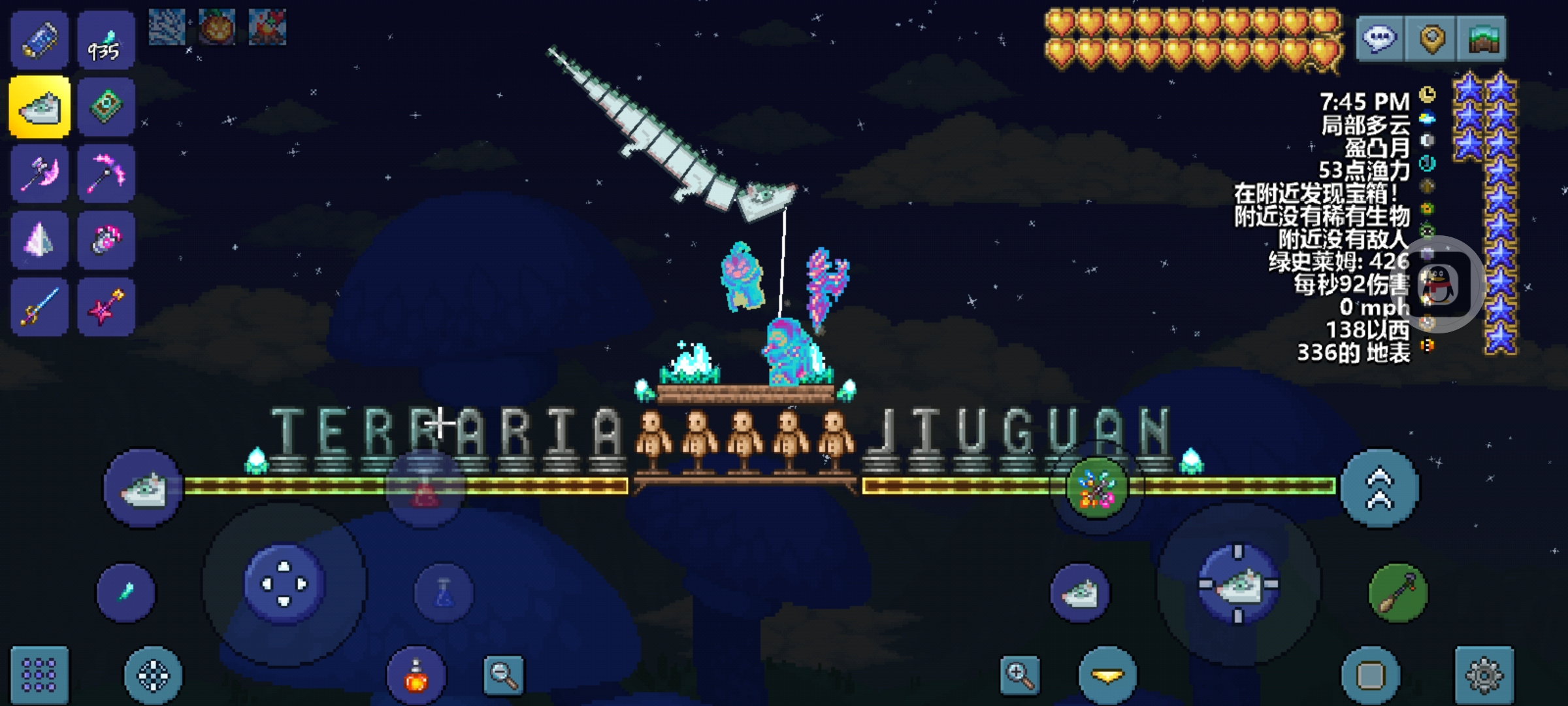Image resolution: width=1568 pixels, height=706 pixels.
Task: Select the cell phone hotbar slot
Action: coord(39,39)
